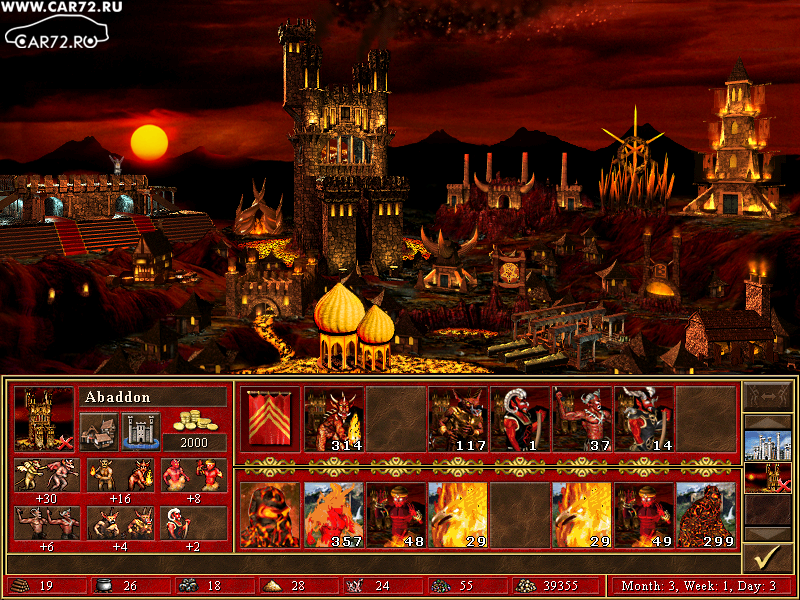Click the red chevron garrison banner
This screenshot has width=800, height=600.
pos(270,419)
